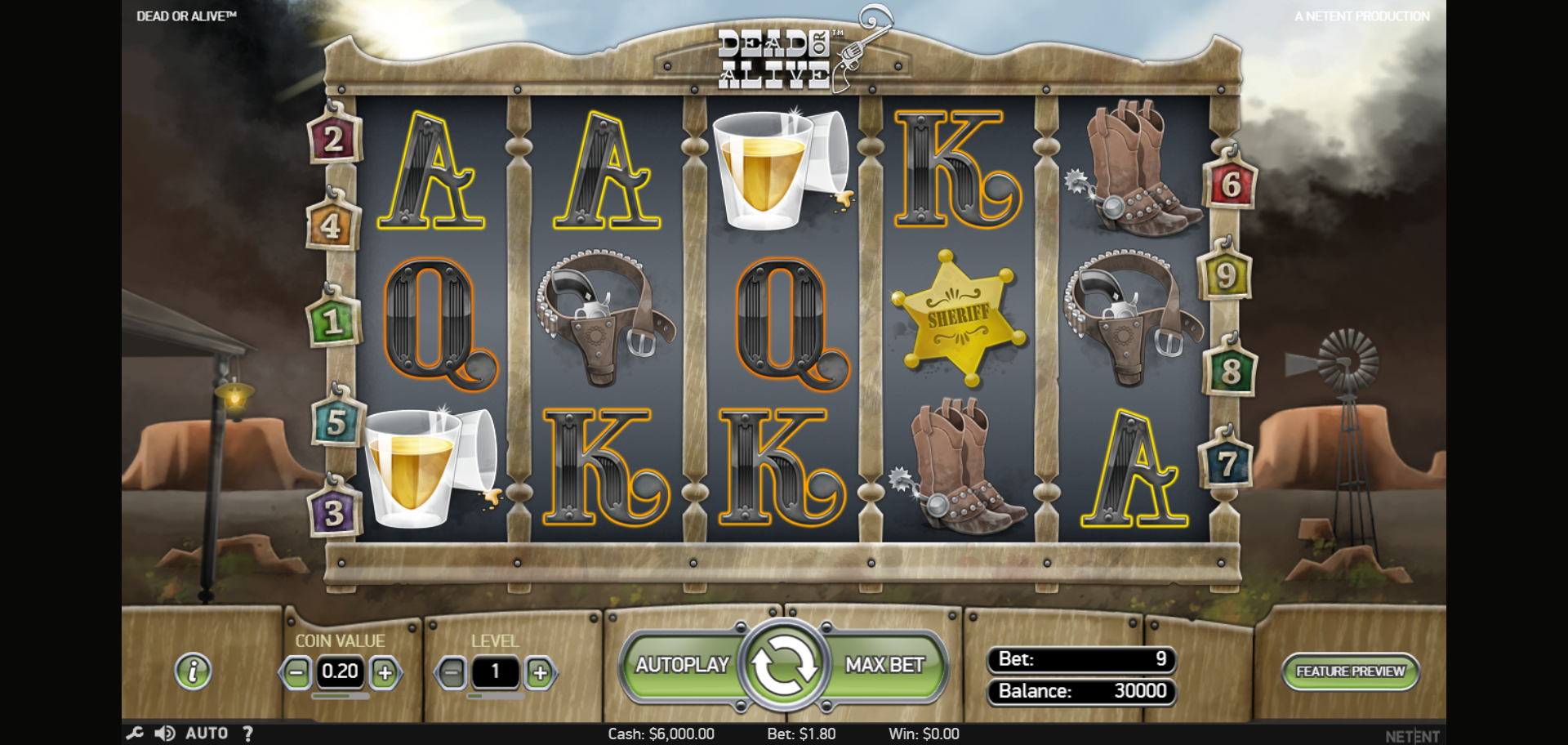
Task: Toggle sound with the speaker icon
Action: [x=165, y=734]
